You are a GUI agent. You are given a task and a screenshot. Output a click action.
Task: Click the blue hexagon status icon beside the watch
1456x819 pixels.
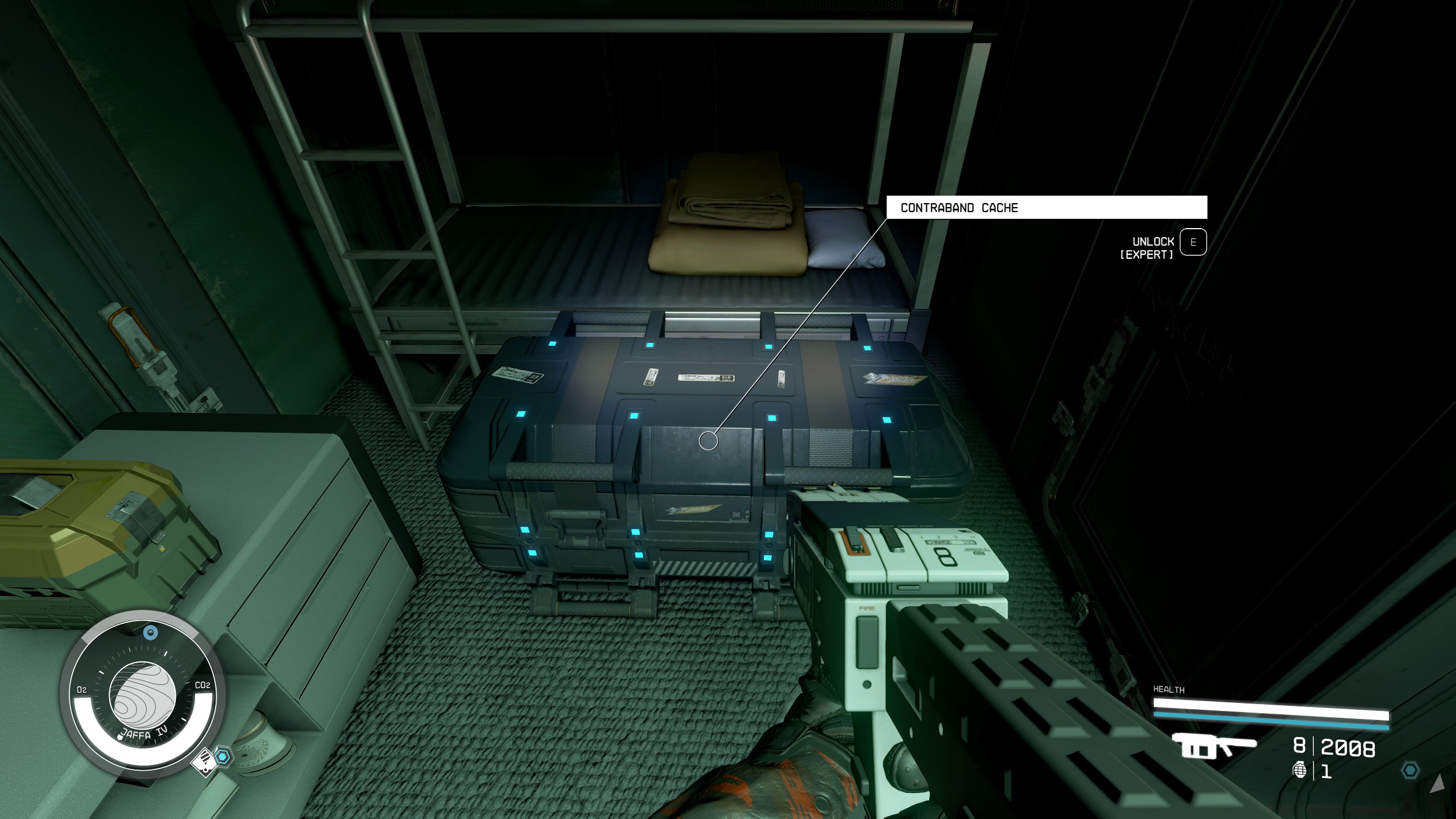pyautogui.click(x=224, y=756)
